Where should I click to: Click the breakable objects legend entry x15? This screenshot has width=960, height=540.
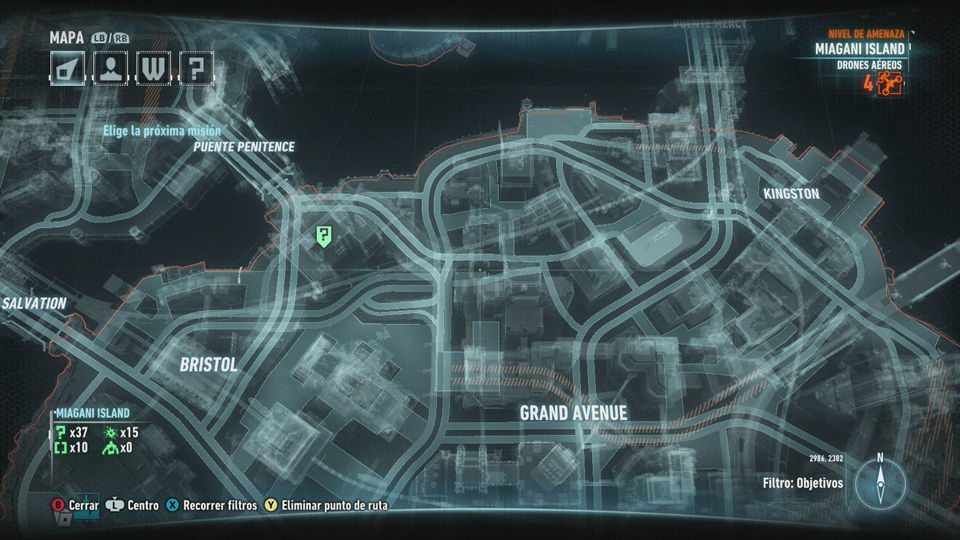pyautogui.click(x=122, y=432)
